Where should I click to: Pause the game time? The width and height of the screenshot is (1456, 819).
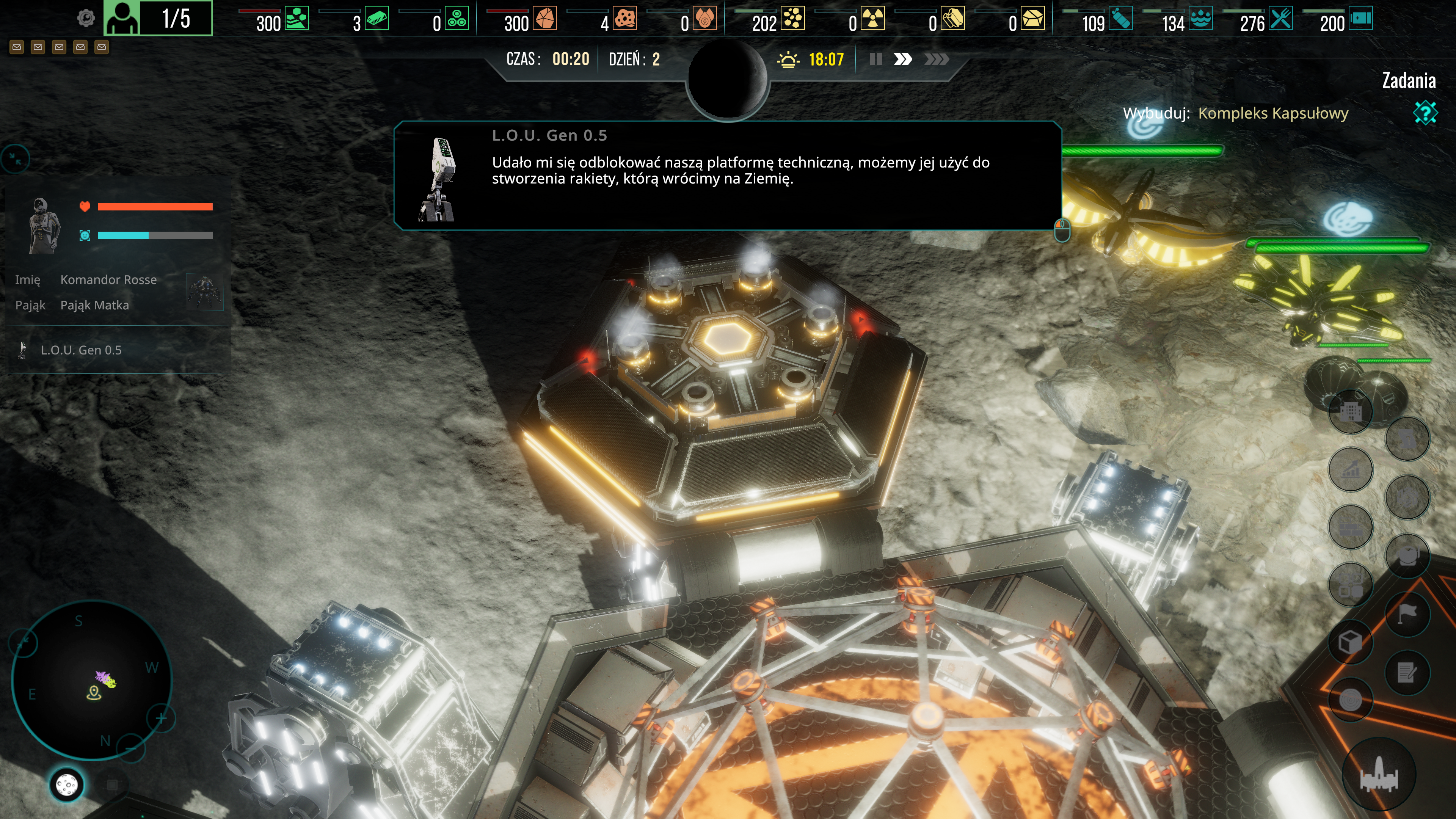pyautogui.click(x=875, y=60)
